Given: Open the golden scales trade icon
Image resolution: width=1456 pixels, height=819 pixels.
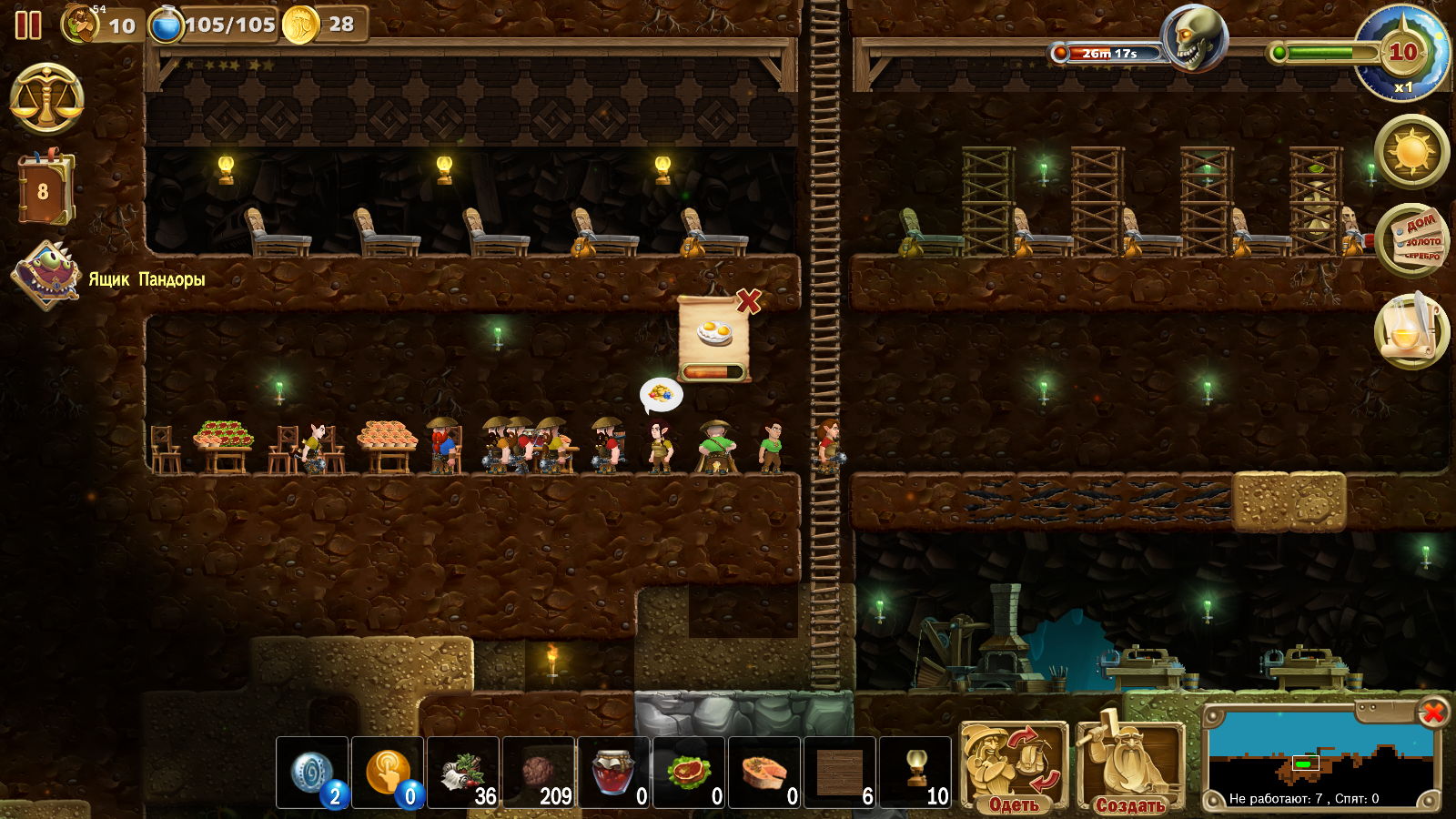Looking at the screenshot, I should point(46,99).
